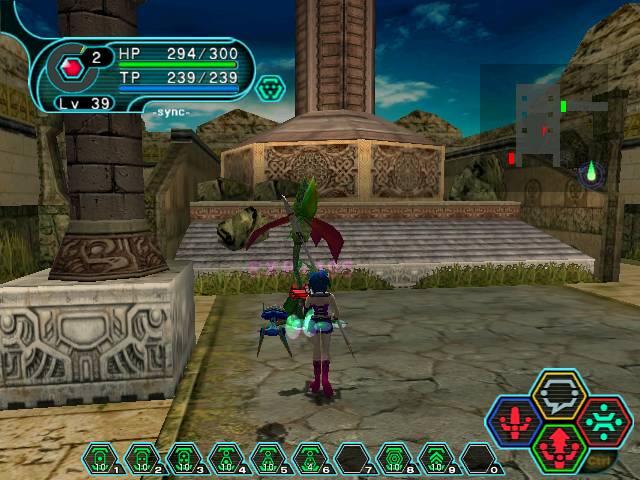The width and height of the screenshot is (640, 480).
Task: Activate hotbar slot 6
Action: coord(310,459)
